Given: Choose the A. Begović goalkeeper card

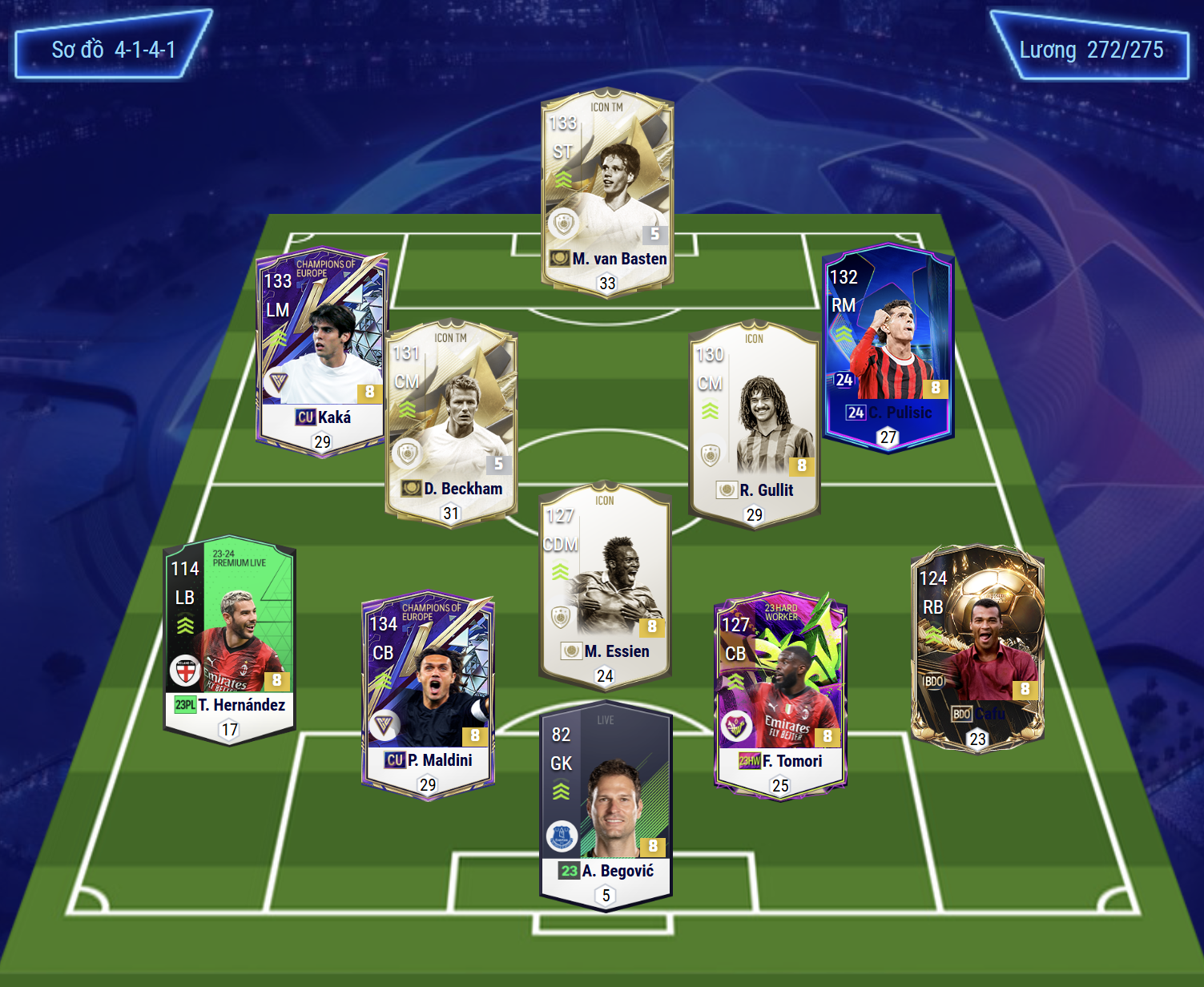Looking at the screenshot, I should click(606, 805).
